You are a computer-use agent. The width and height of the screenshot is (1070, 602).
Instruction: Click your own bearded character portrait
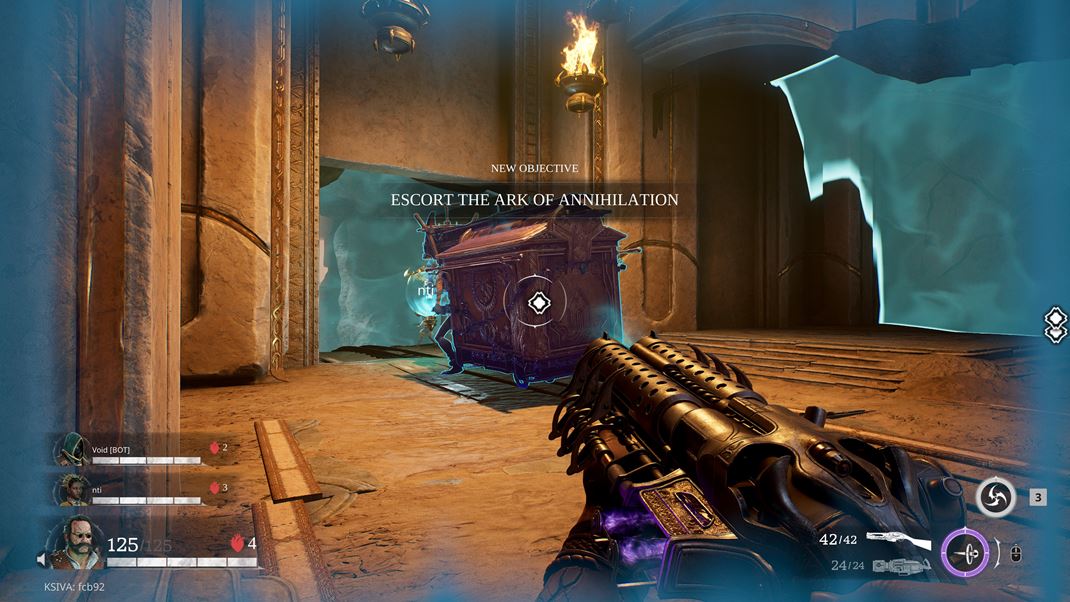(x=72, y=543)
